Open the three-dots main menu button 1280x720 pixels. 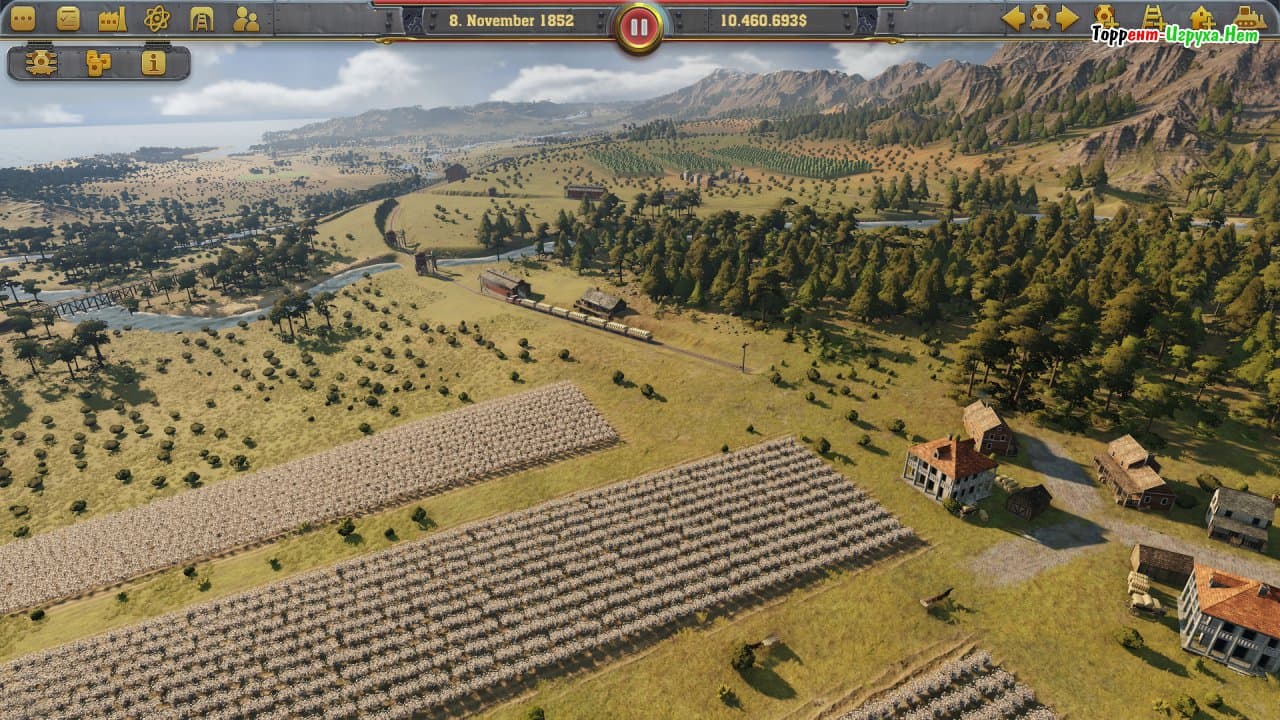(x=22, y=18)
